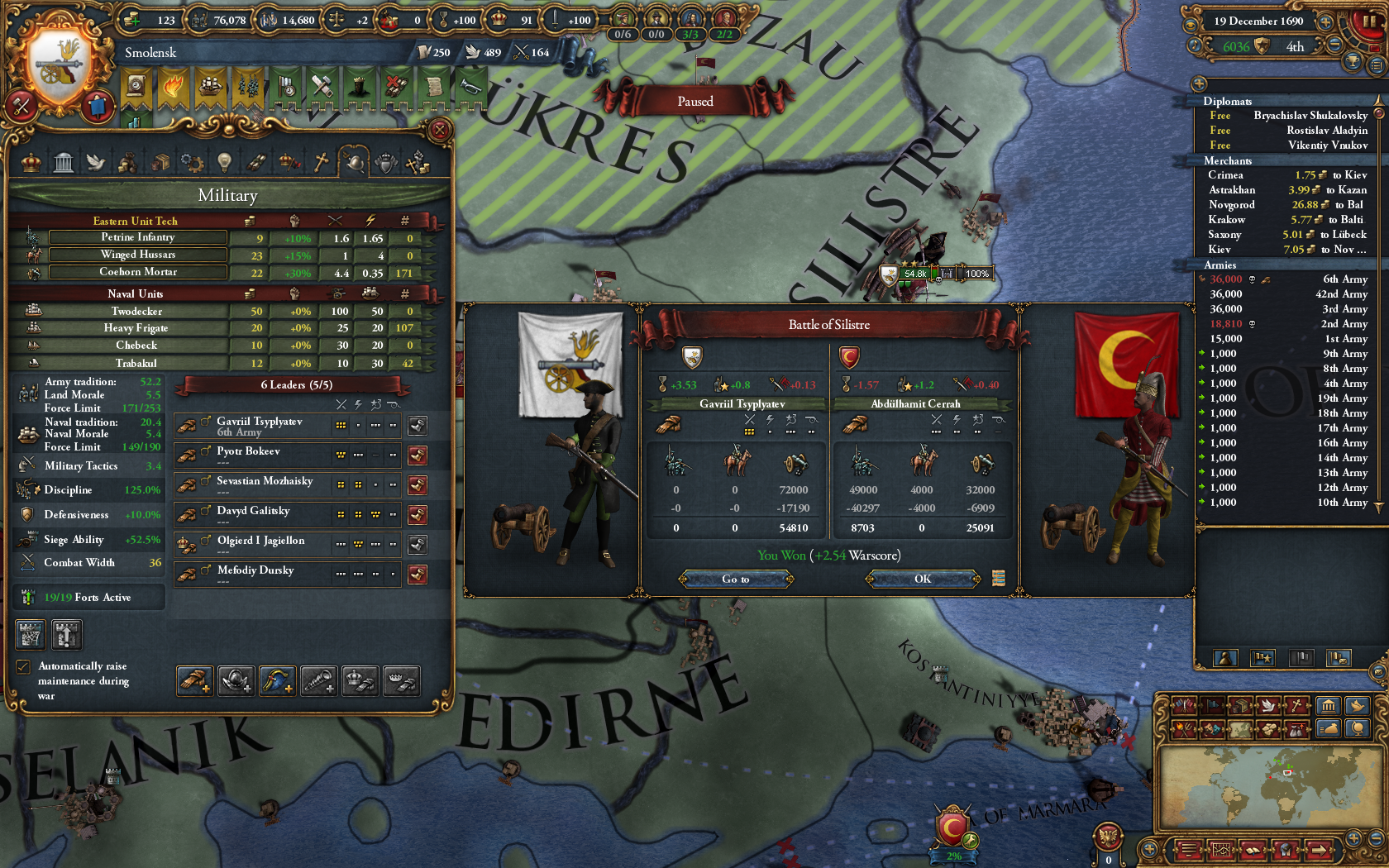Screen dimensions: 1389x868
Task: Open the Ideas panel via the lightbulb icon
Action: 225,162
